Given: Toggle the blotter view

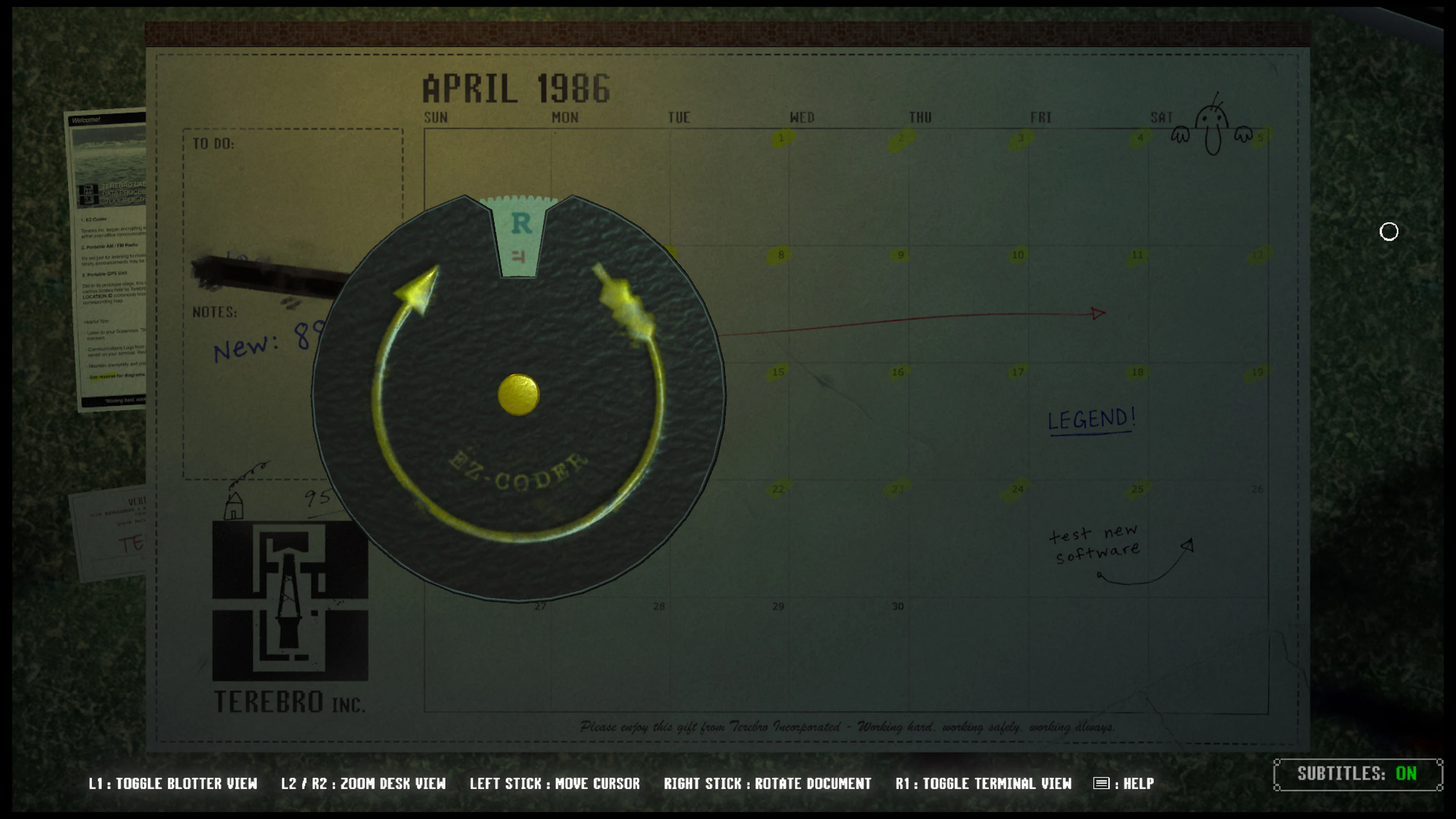Looking at the screenshot, I should pos(173,783).
